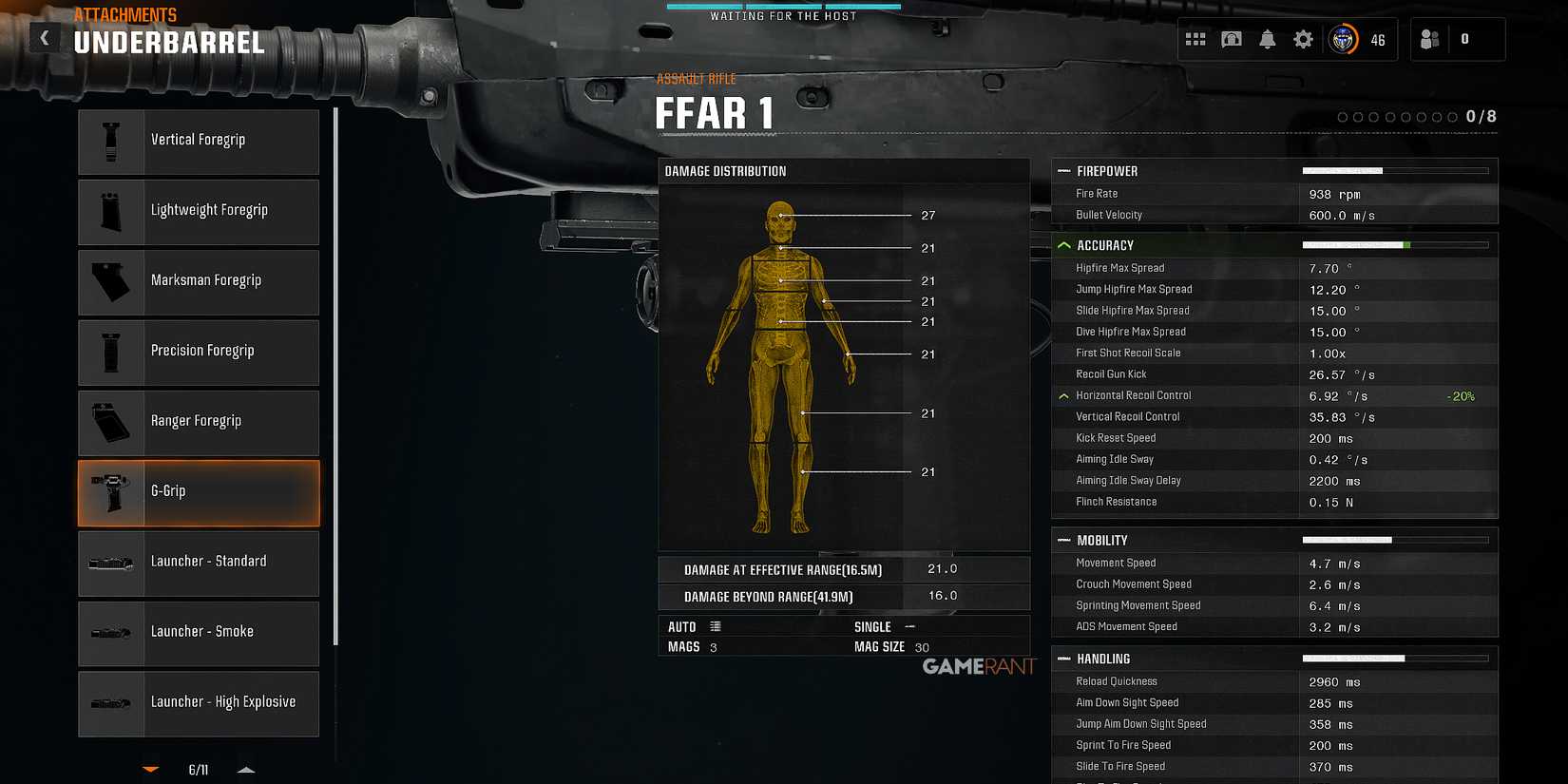This screenshot has height=784, width=1568.
Task: Collapse the Accuracy stats section chevron
Action: tap(1063, 244)
